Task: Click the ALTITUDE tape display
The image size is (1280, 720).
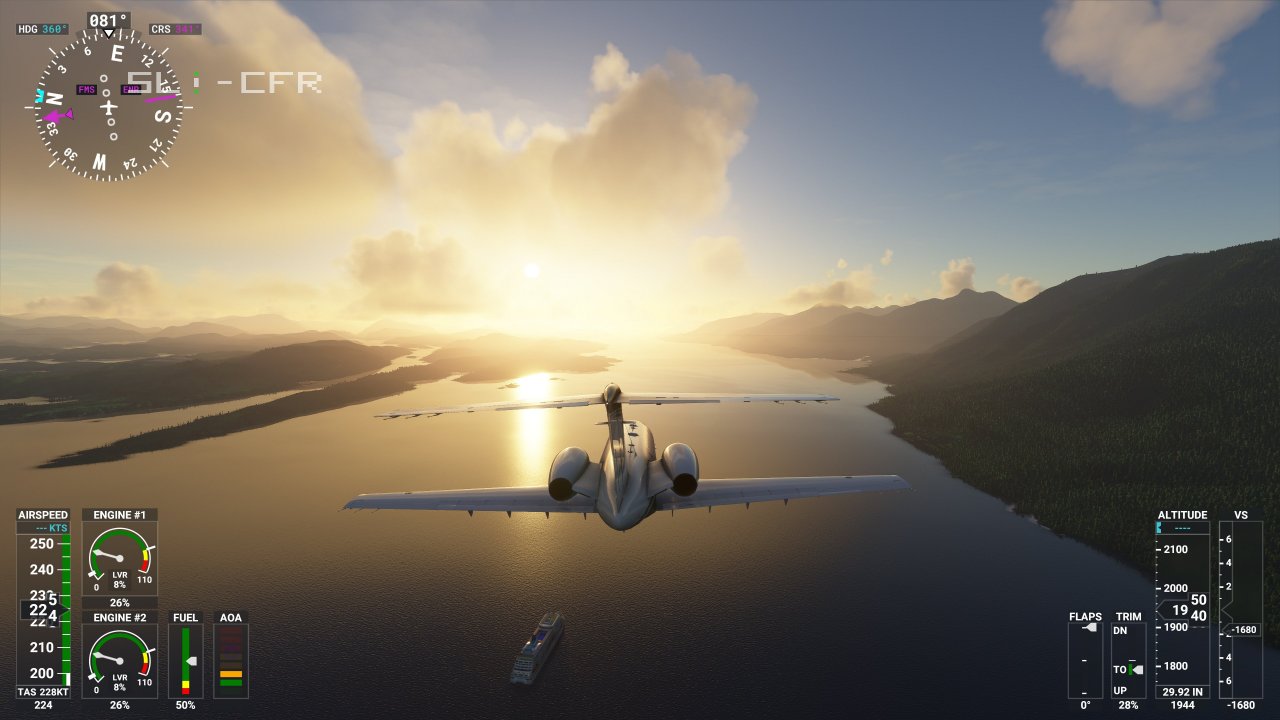Action: click(1182, 600)
